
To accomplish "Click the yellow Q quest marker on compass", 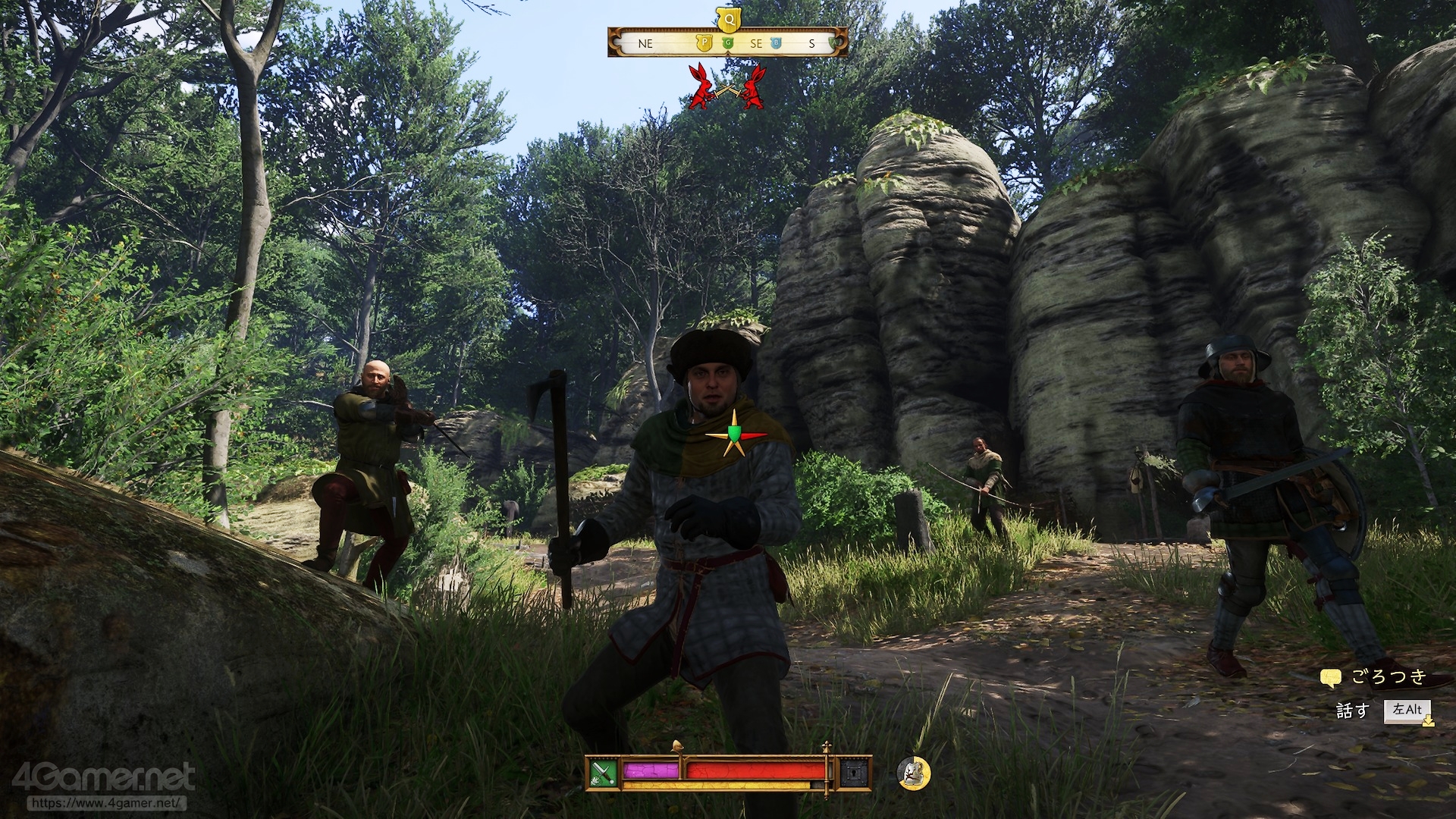I will 727,17.
